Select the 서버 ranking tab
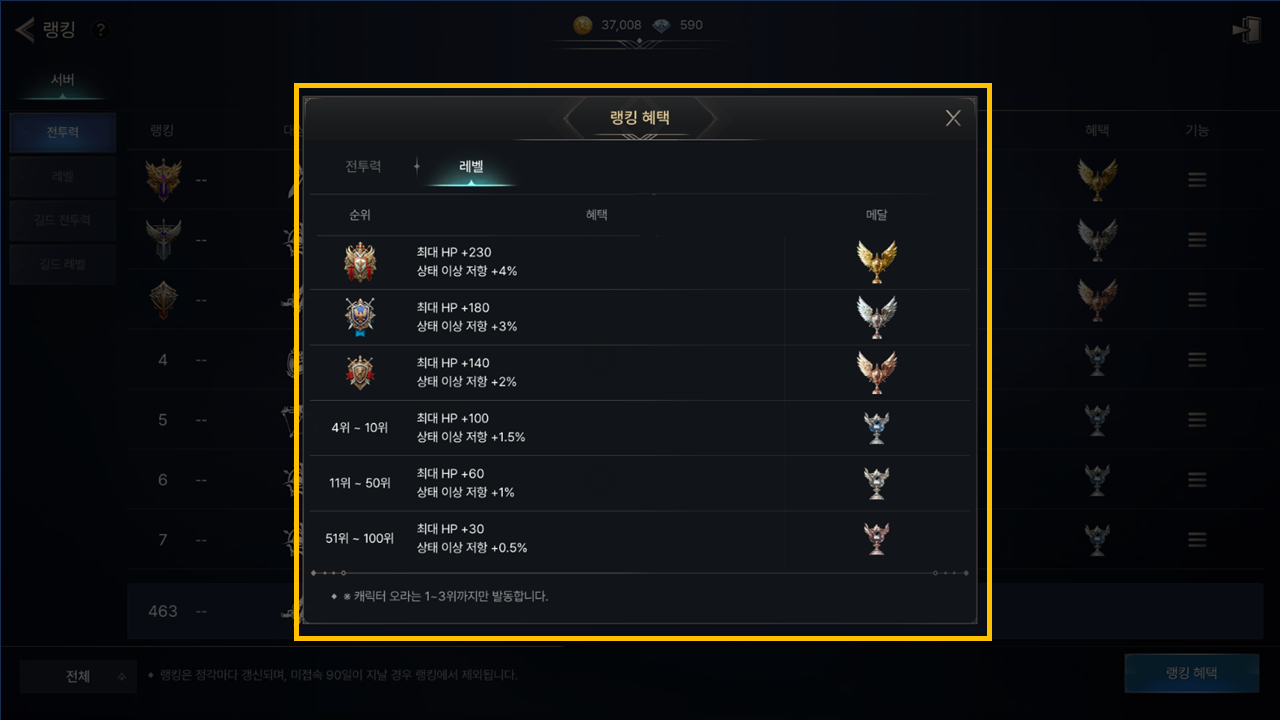 (x=62, y=80)
